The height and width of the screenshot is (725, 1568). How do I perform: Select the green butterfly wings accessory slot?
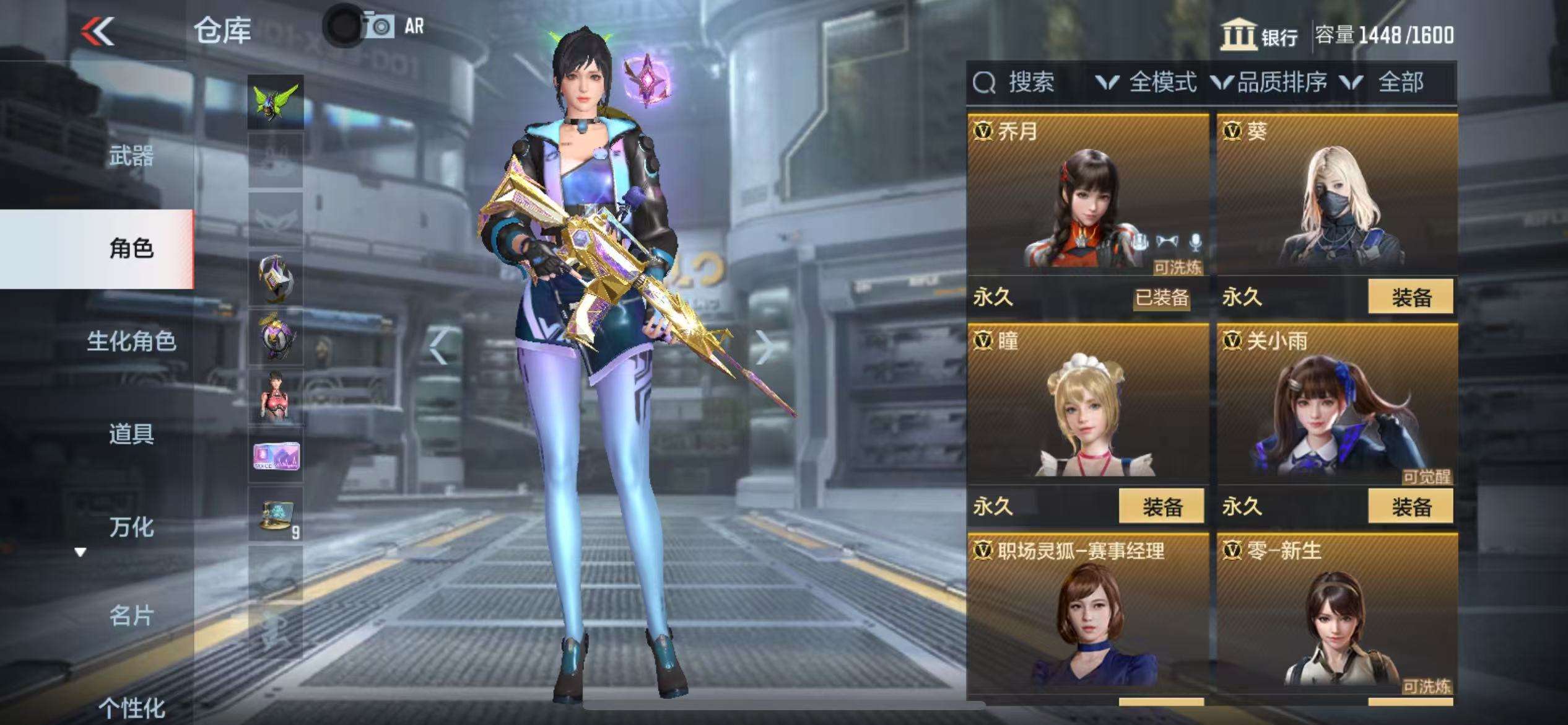(x=276, y=102)
